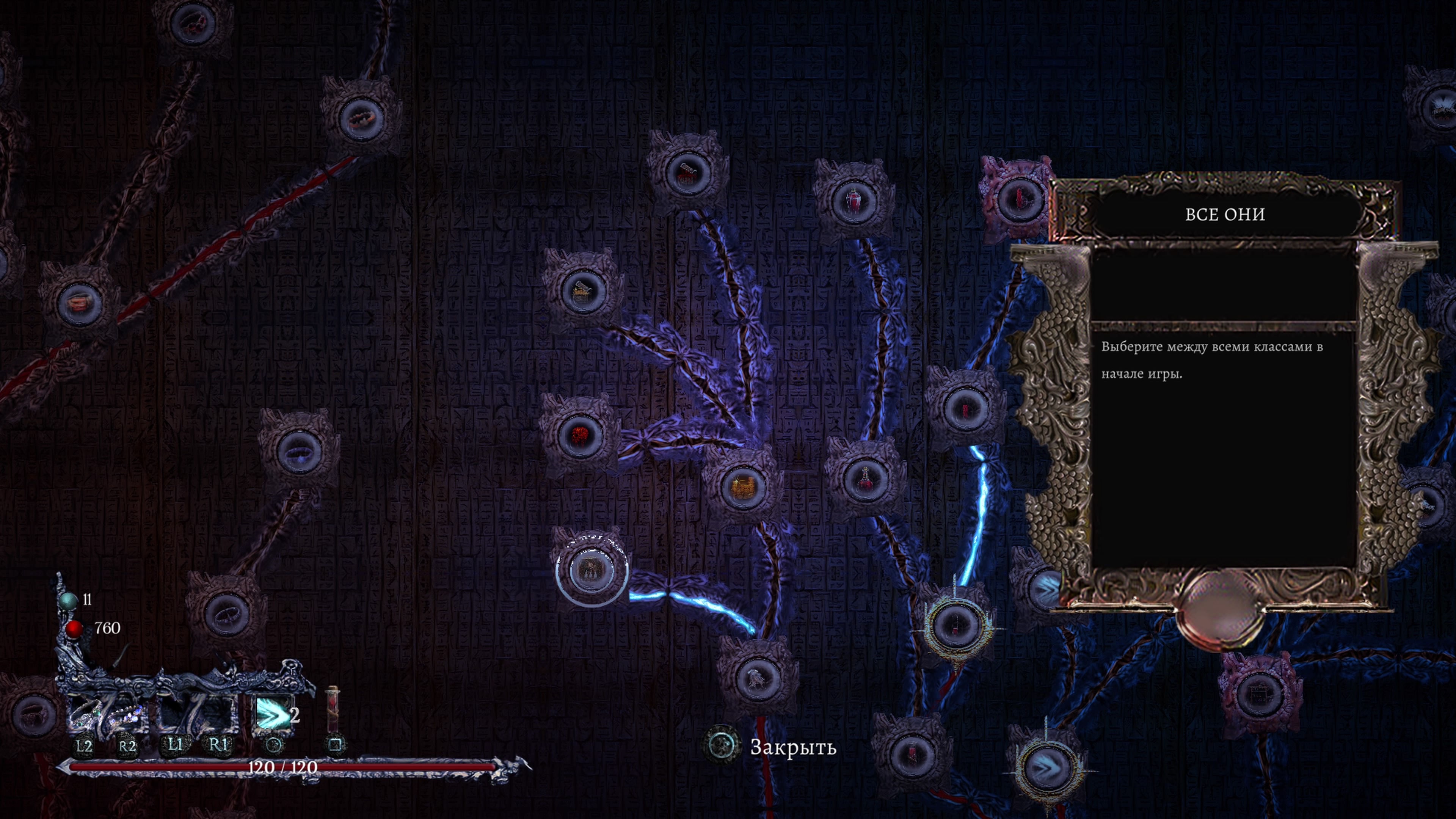
Task: Pick the golden open chest node
Action: 582,290
